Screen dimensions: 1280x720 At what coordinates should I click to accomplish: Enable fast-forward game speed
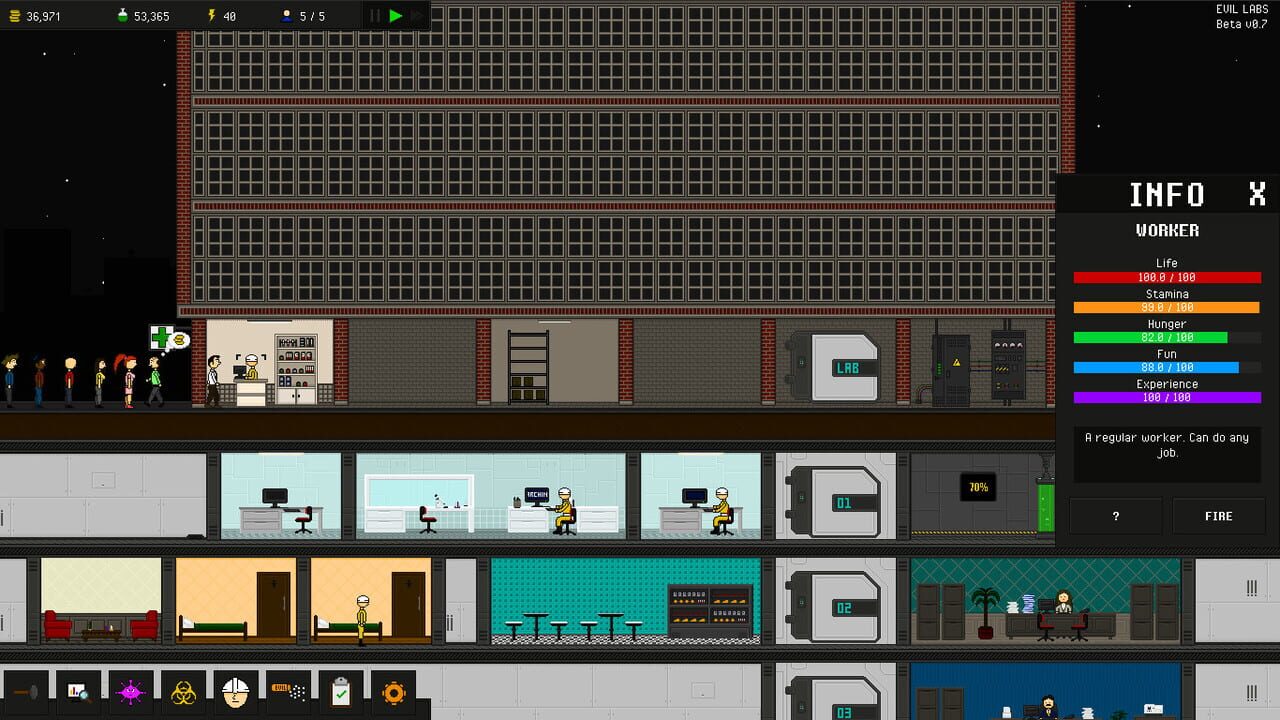pos(415,15)
